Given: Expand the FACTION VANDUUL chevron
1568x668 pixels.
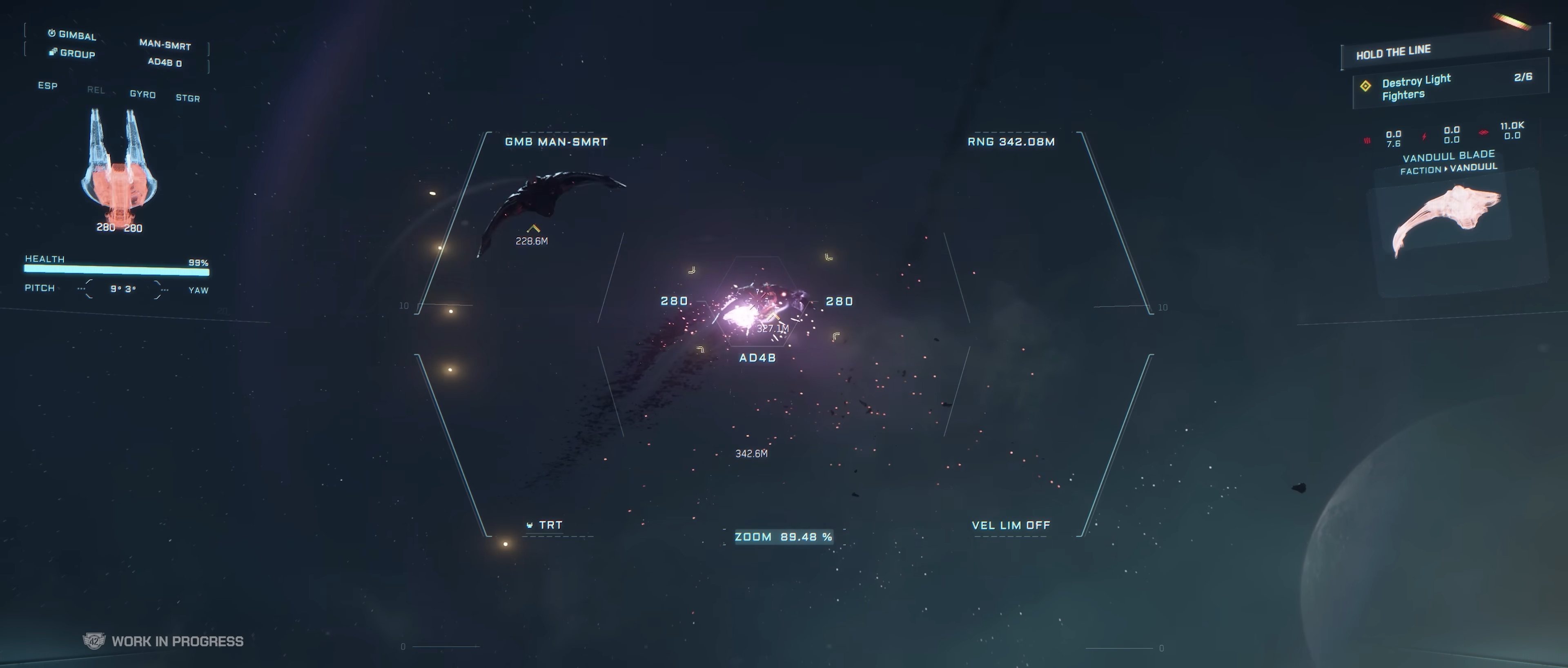Looking at the screenshot, I should click(x=1446, y=169).
